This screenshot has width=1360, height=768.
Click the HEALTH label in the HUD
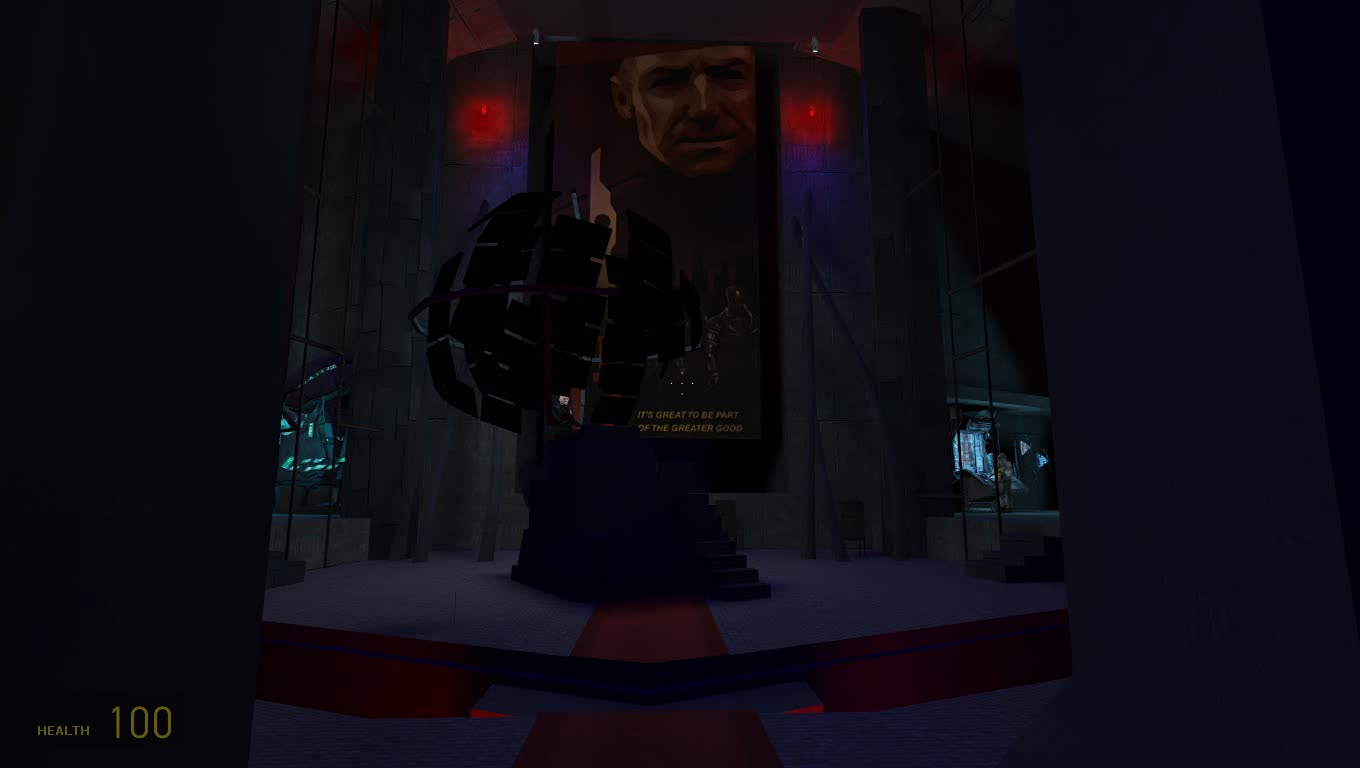point(62,730)
